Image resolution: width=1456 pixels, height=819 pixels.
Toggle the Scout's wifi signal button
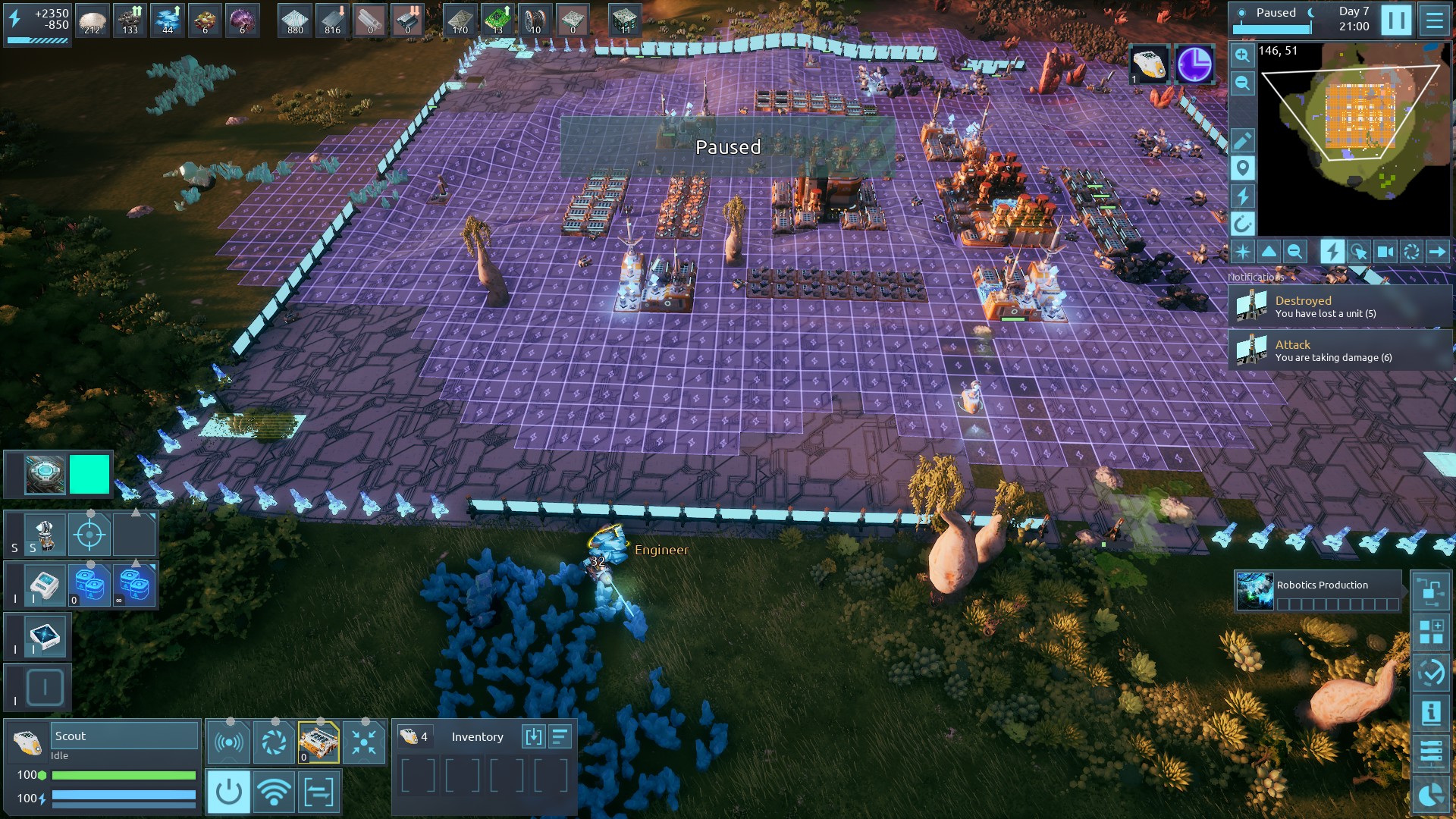[x=274, y=792]
